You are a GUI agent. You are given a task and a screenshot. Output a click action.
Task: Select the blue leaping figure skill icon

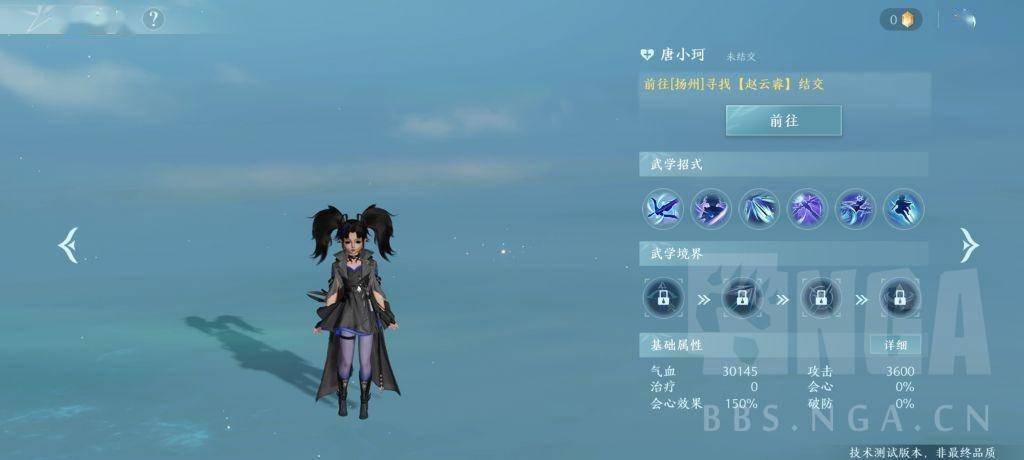pos(903,209)
